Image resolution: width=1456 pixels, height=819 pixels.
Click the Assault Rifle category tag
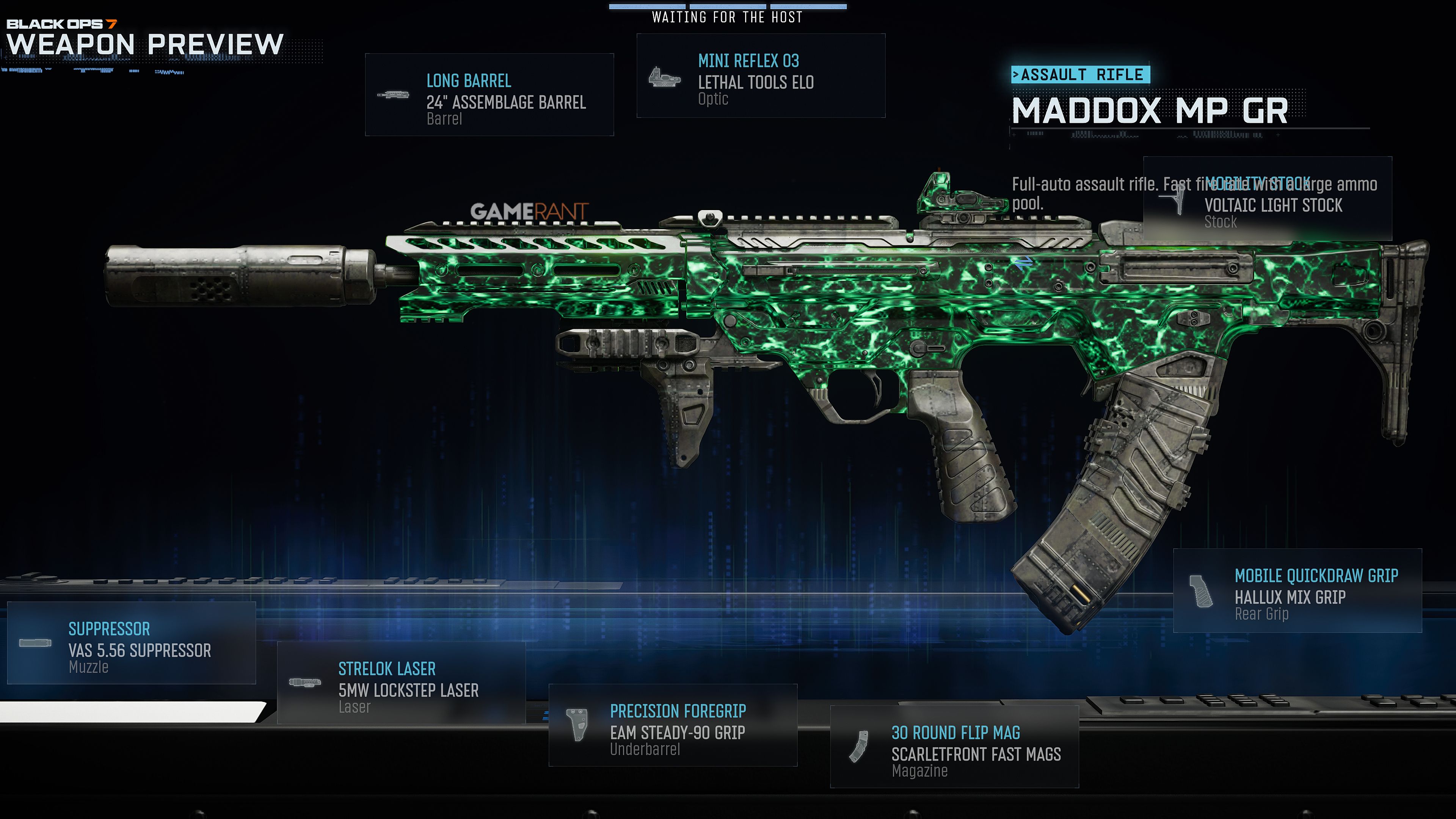1080,75
